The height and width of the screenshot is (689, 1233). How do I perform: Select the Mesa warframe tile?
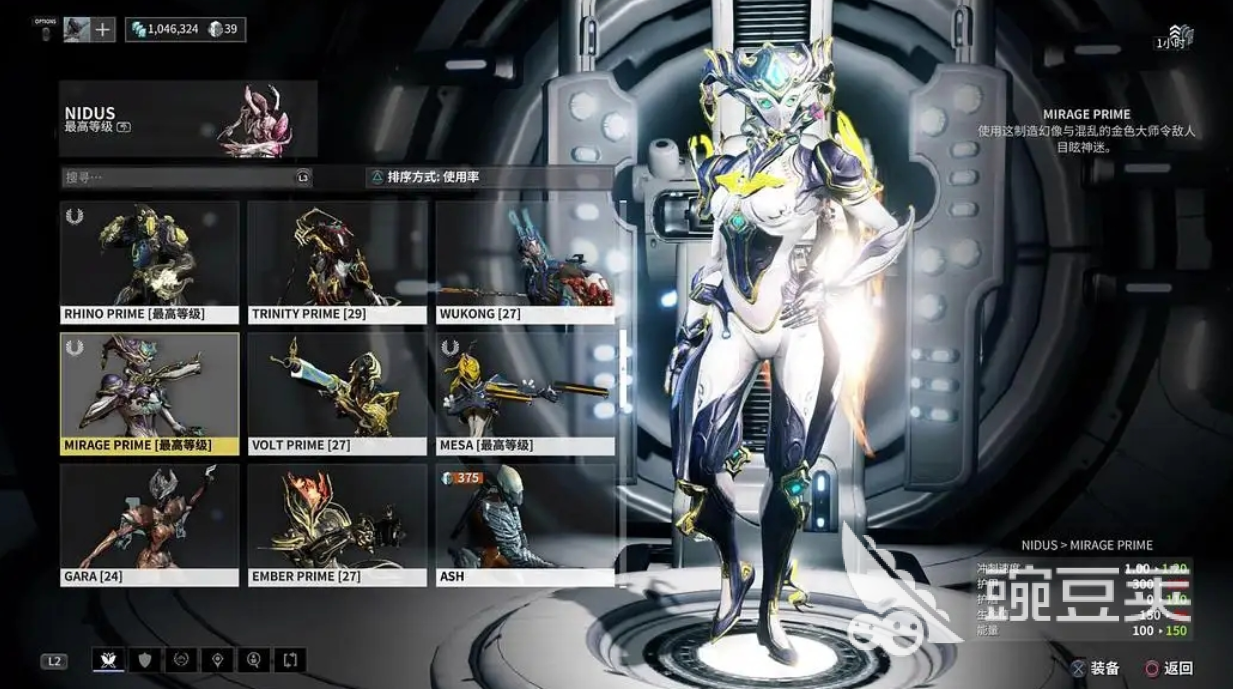click(x=525, y=393)
